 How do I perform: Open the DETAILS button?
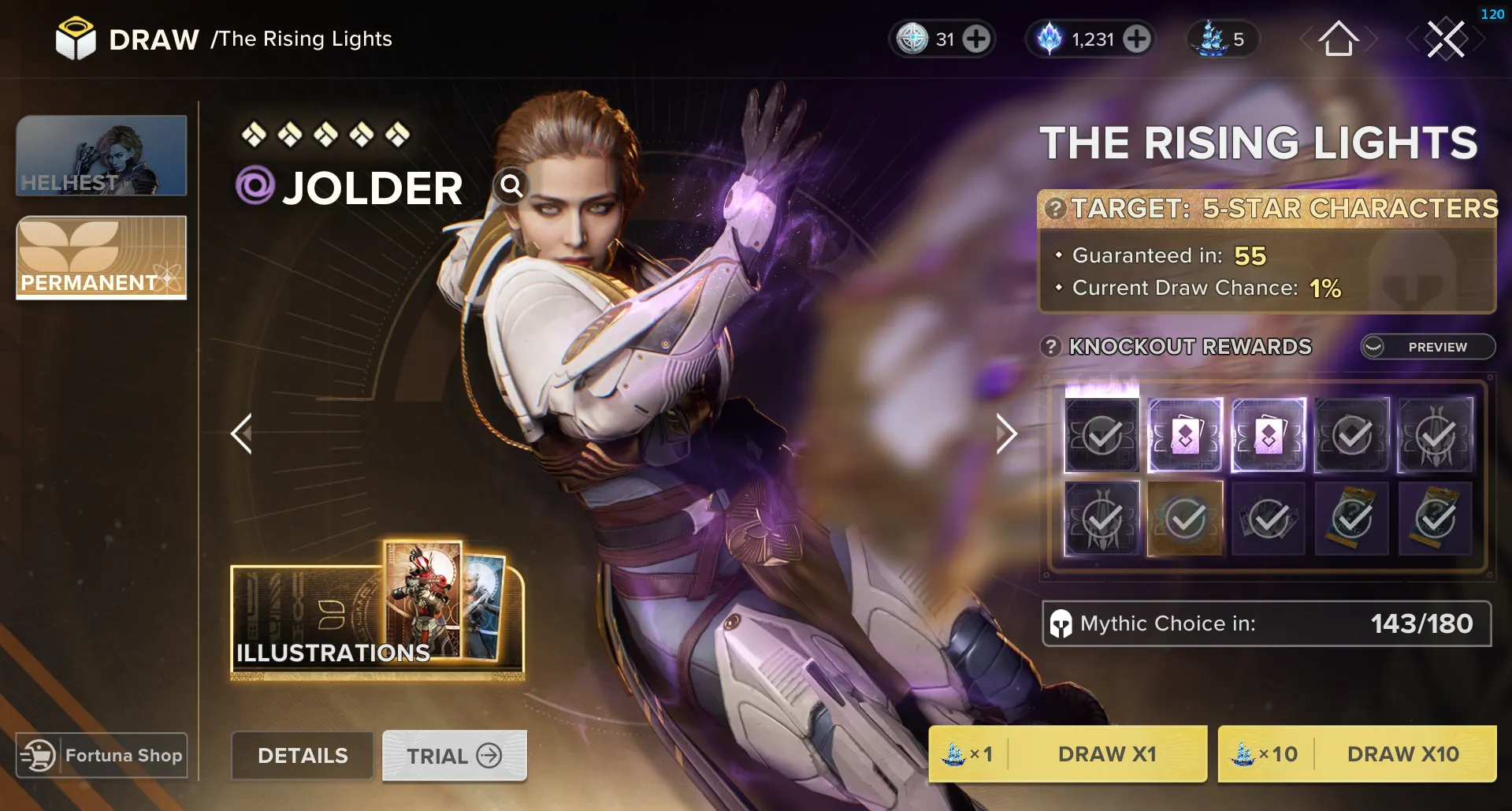(x=302, y=755)
